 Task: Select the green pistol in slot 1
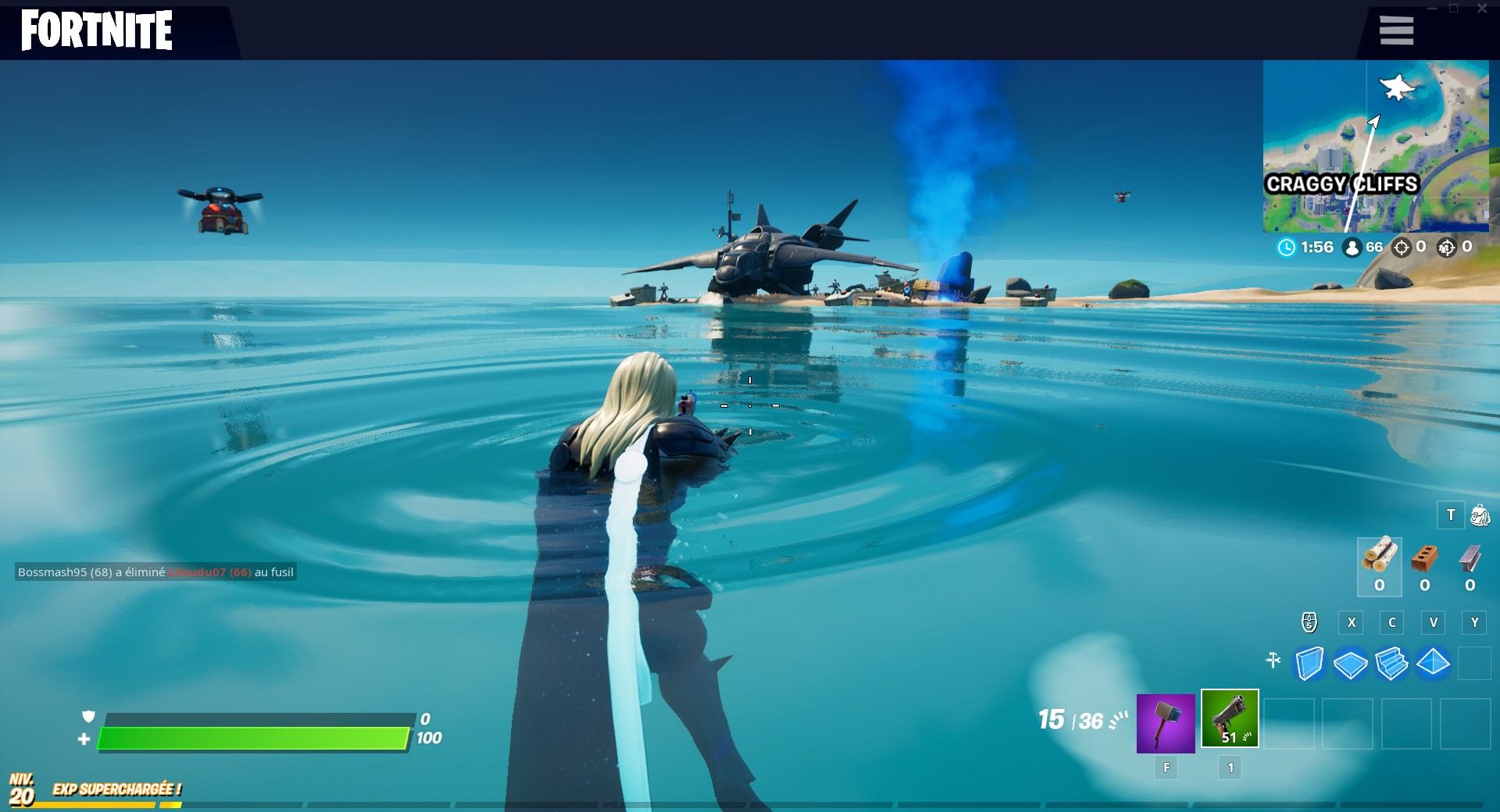1229,719
